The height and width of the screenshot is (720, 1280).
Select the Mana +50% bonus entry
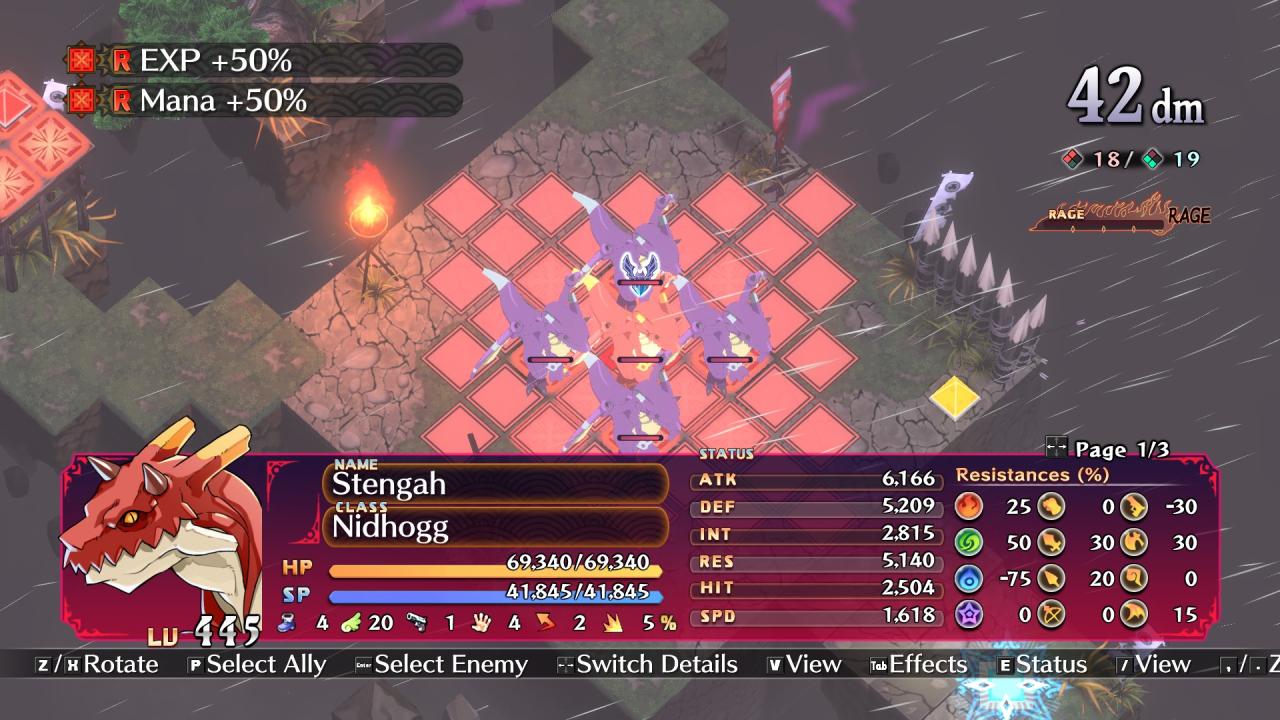264,100
